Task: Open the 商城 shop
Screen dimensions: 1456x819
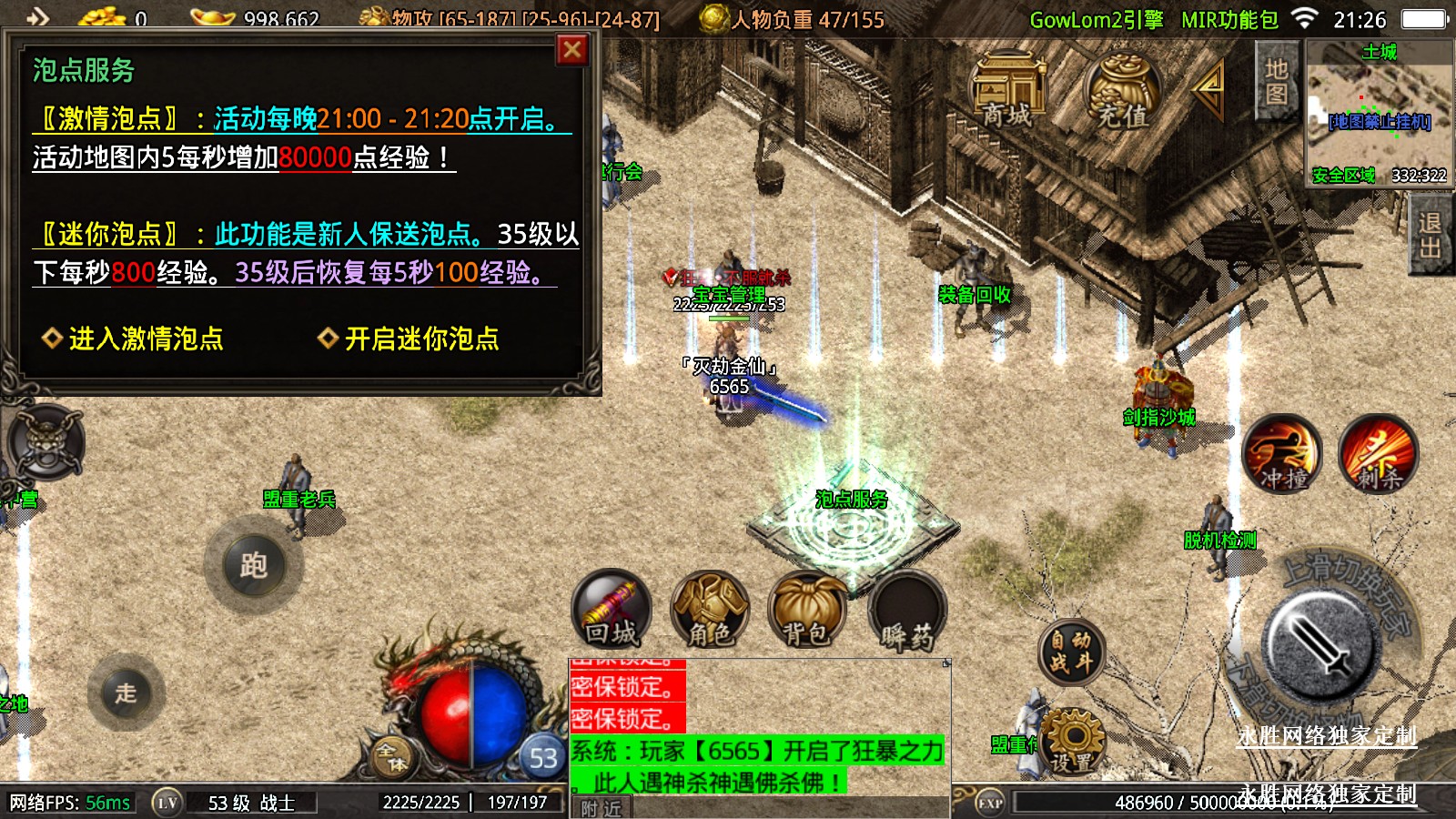Action: point(1007,91)
